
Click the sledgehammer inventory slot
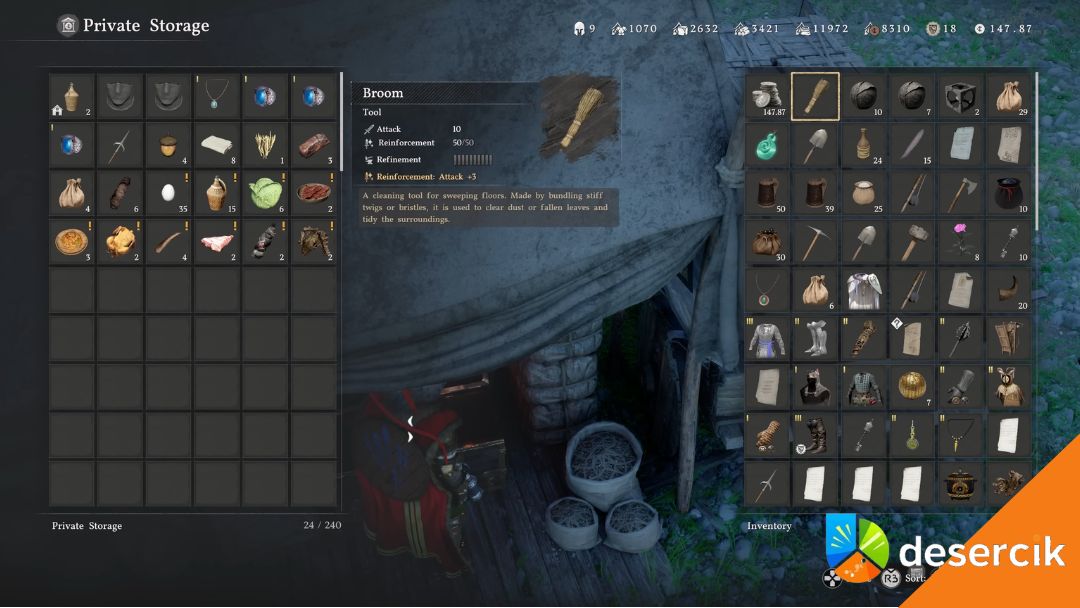(x=912, y=241)
